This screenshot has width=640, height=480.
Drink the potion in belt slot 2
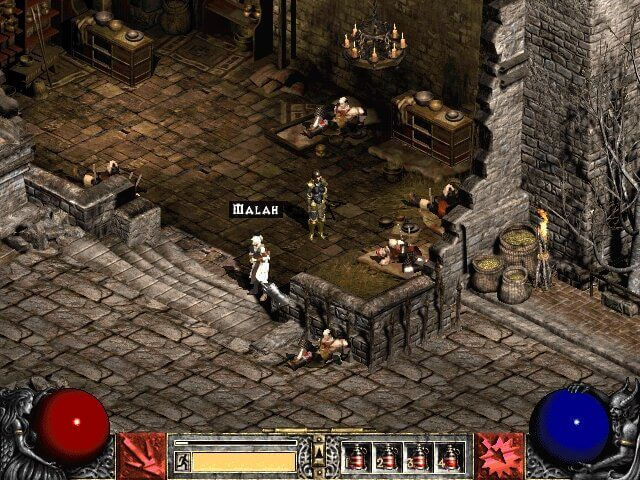(x=388, y=457)
